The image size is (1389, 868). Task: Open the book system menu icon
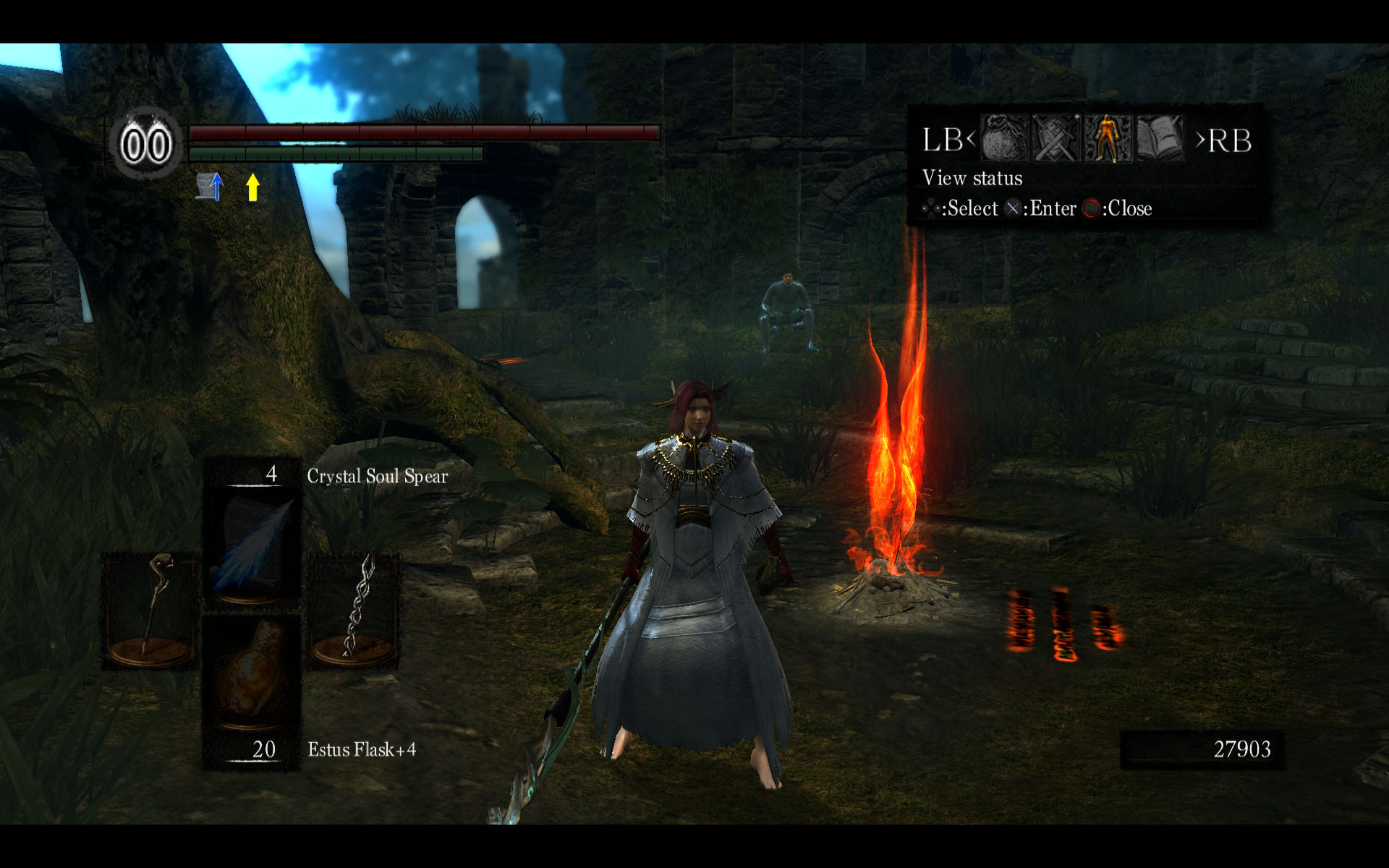(1160, 138)
